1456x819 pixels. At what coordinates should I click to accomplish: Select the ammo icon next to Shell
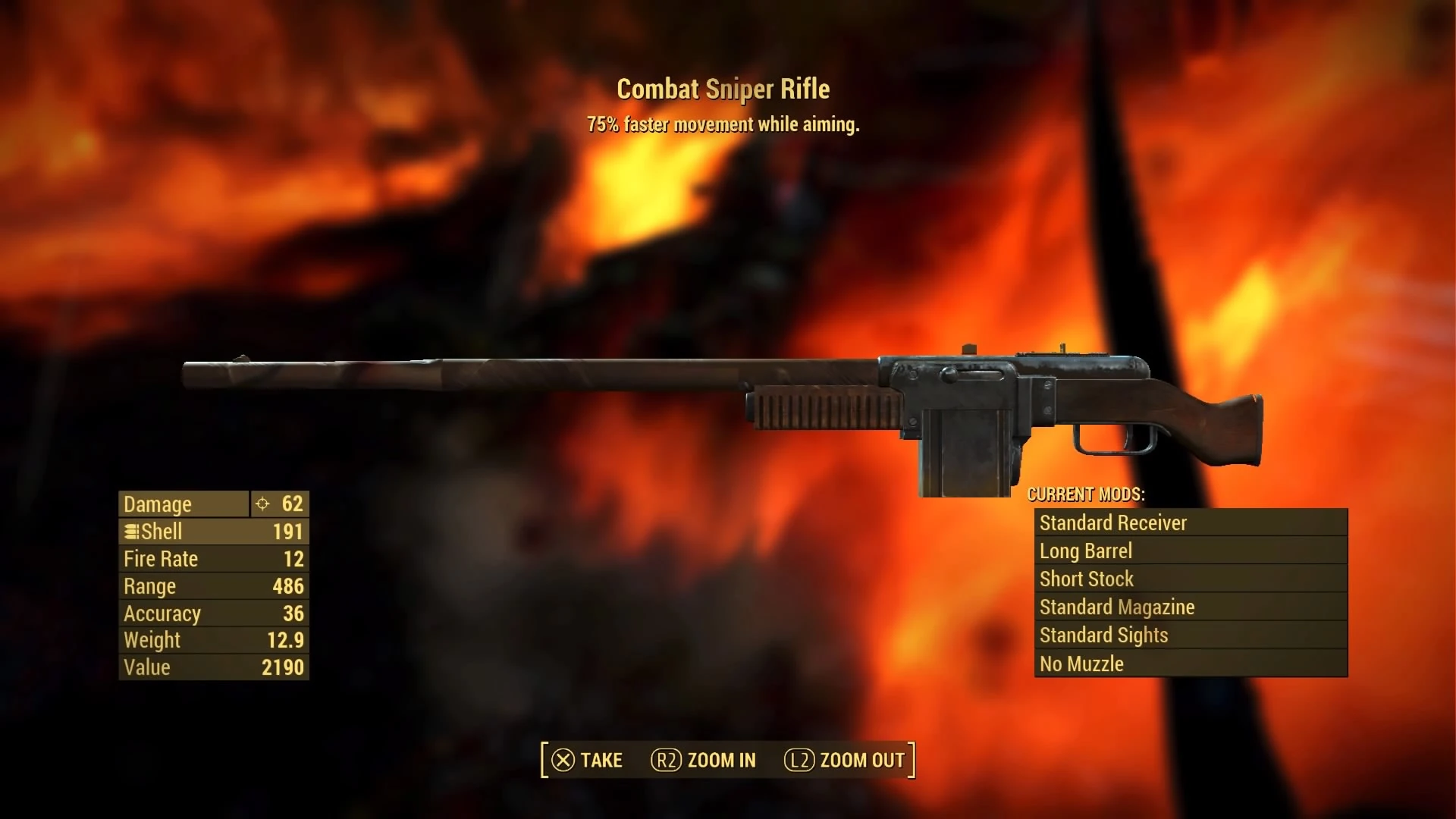[x=133, y=531]
